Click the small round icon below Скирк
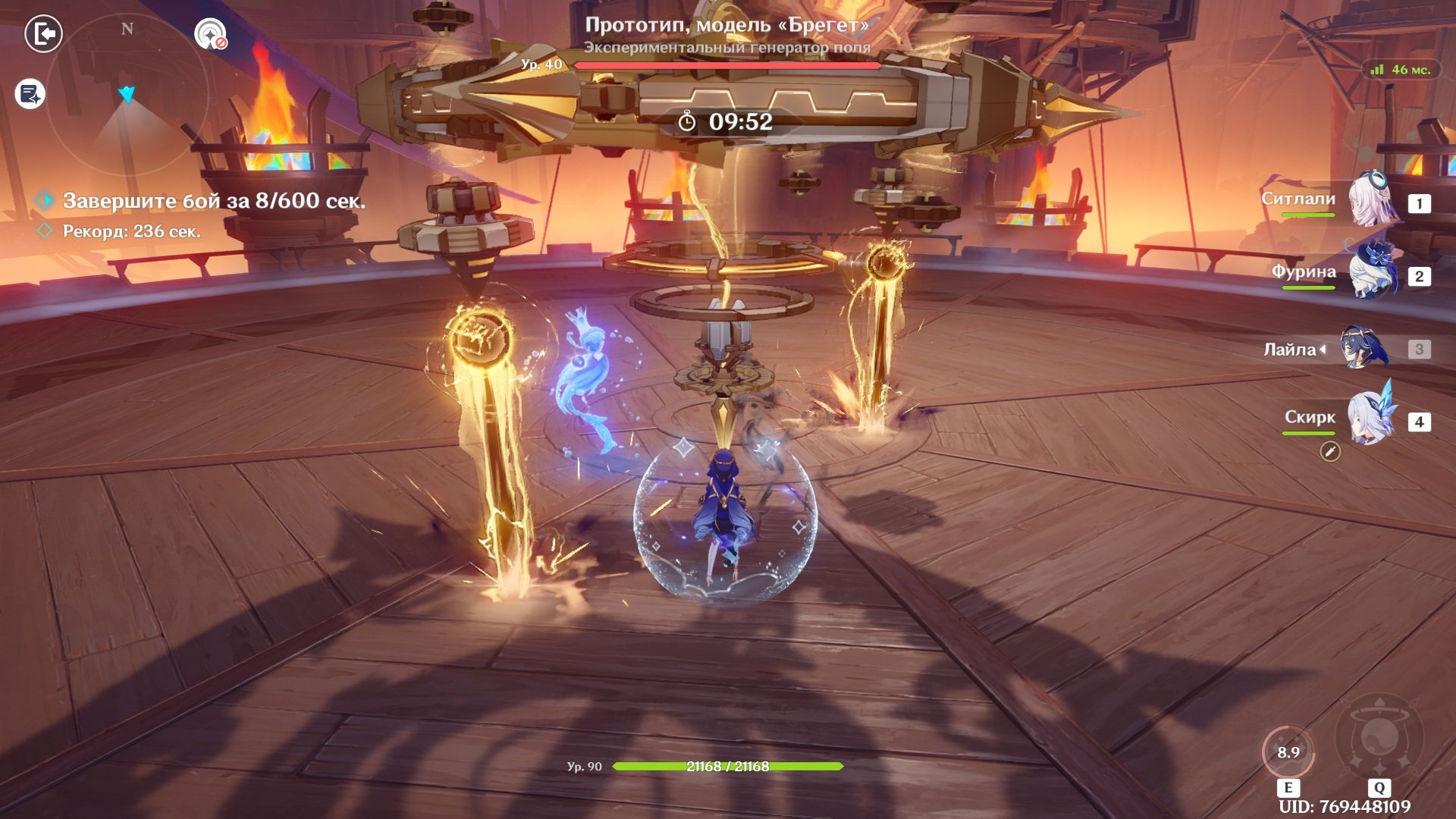Image resolution: width=1456 pixels, height=819 pixels. [x=1330, y=452]
